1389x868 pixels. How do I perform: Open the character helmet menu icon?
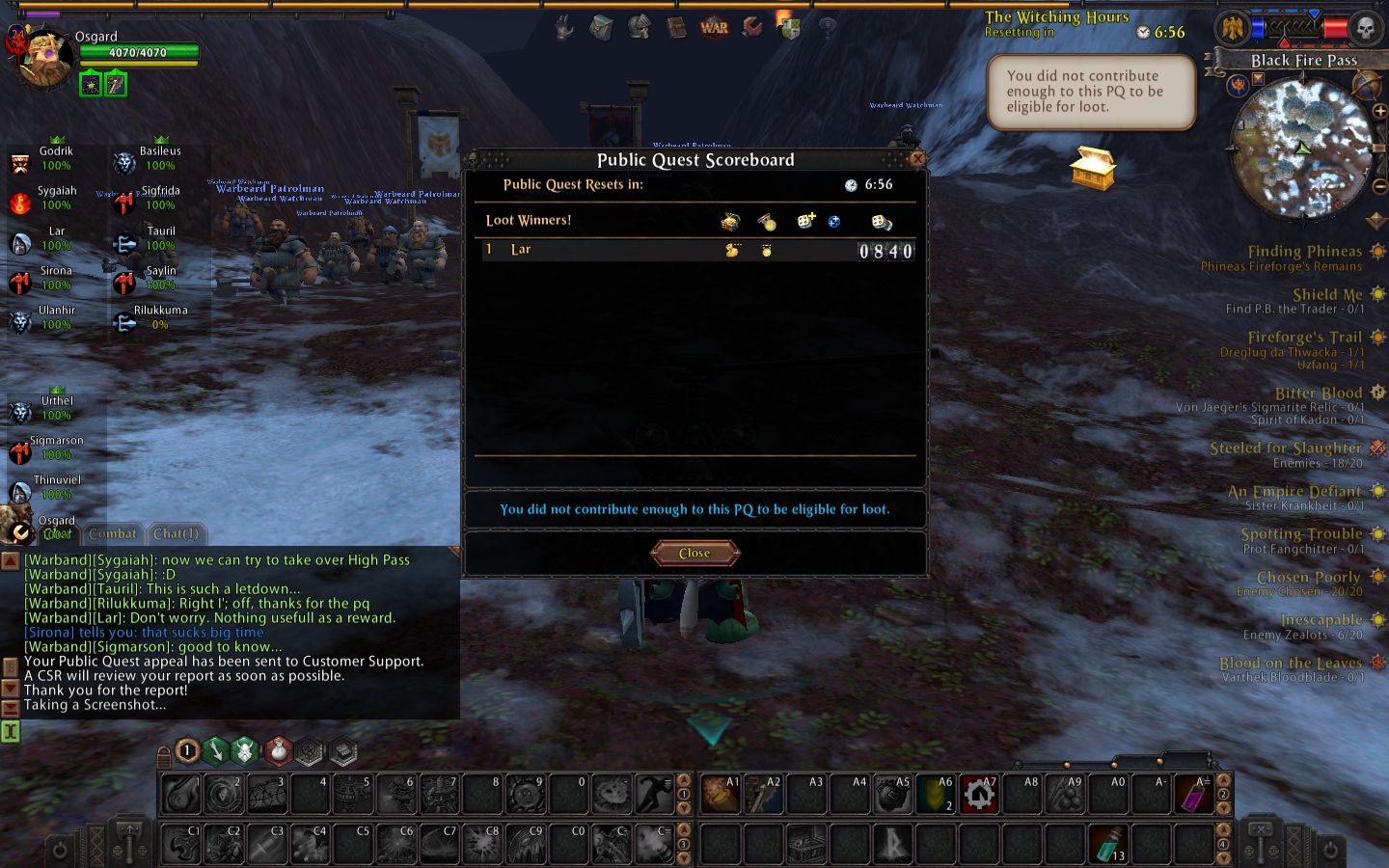pyautogui.click(x=639, y=27)
